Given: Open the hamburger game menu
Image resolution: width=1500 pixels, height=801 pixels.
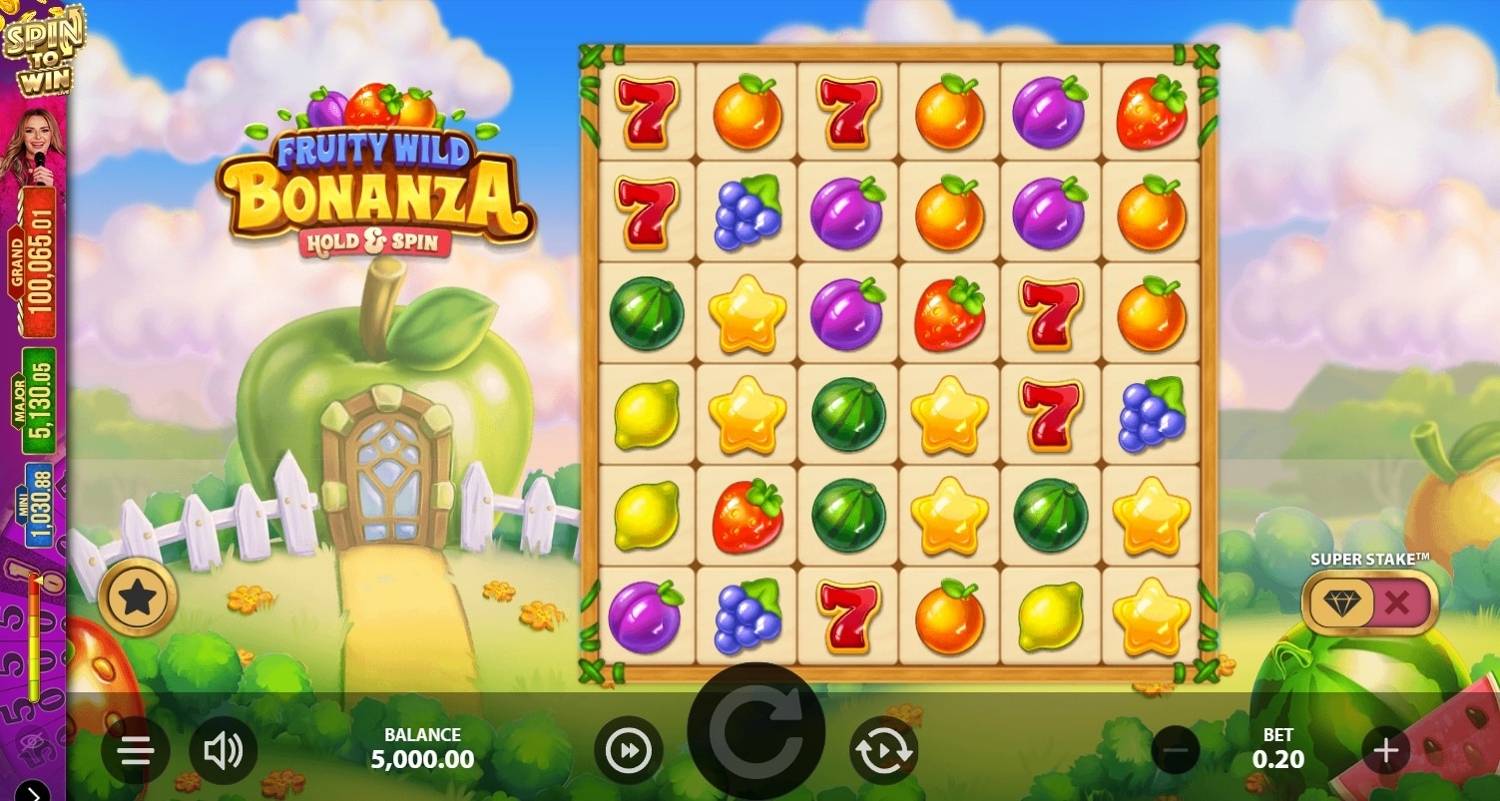Looking at the screenshot, I should pos(134,750).
